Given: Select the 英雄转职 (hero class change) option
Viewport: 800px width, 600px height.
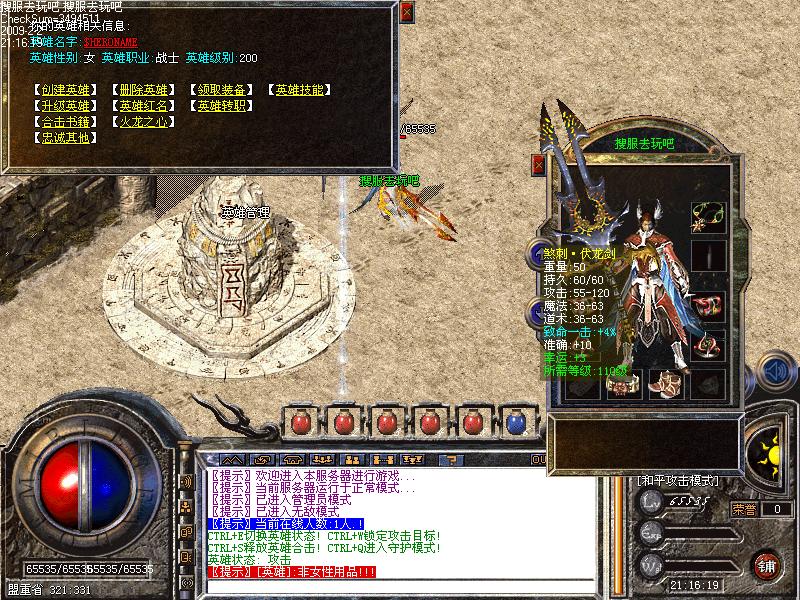Looking at the screenshot, I should [220, 106].
